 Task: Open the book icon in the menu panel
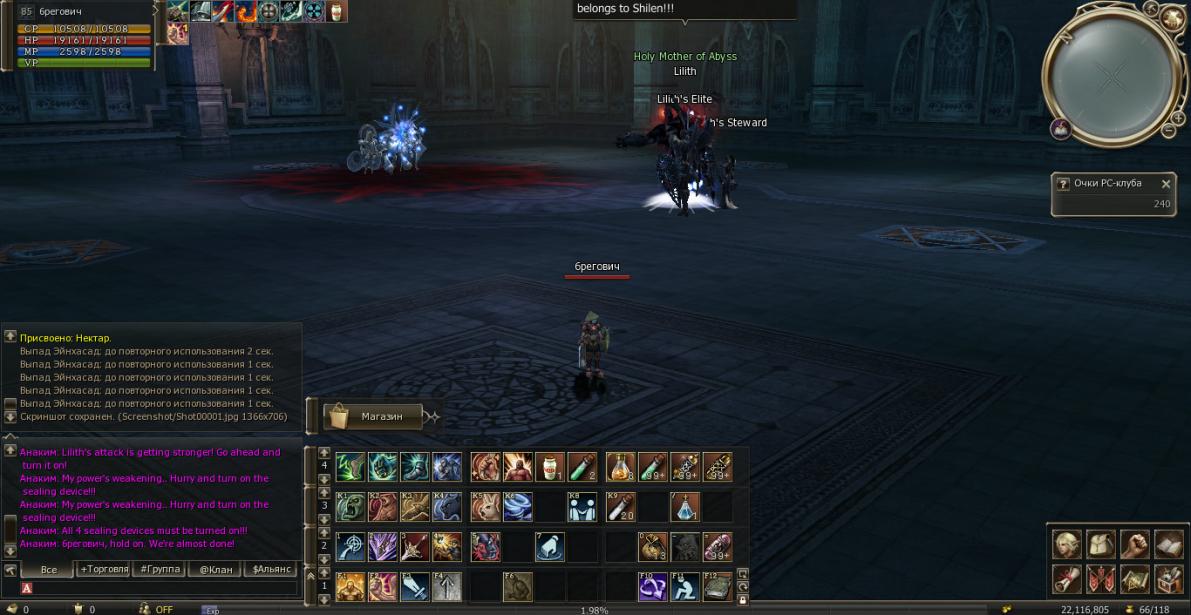[1168, 545]
